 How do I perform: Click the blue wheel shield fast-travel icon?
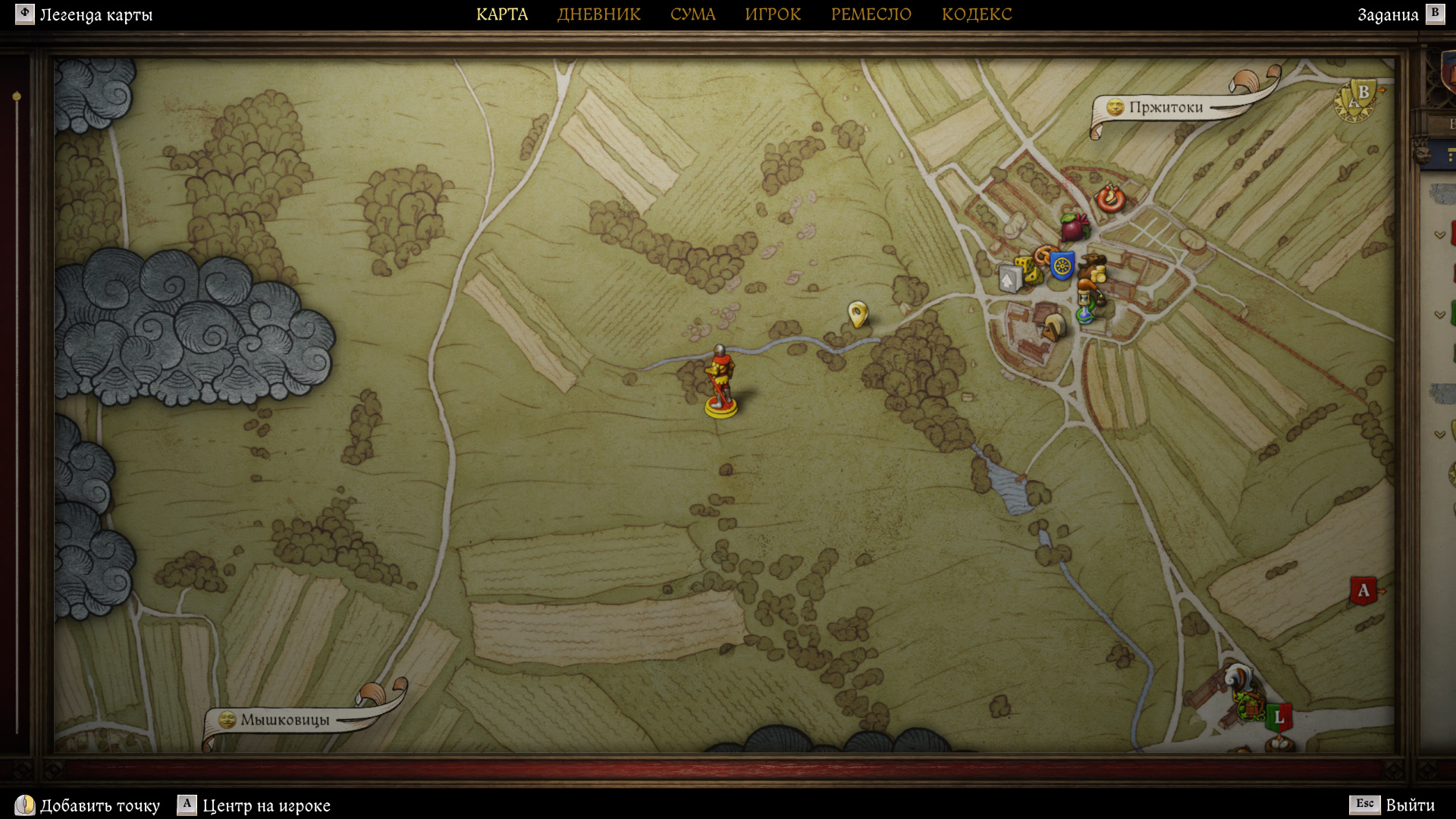tap(1062, 265)
